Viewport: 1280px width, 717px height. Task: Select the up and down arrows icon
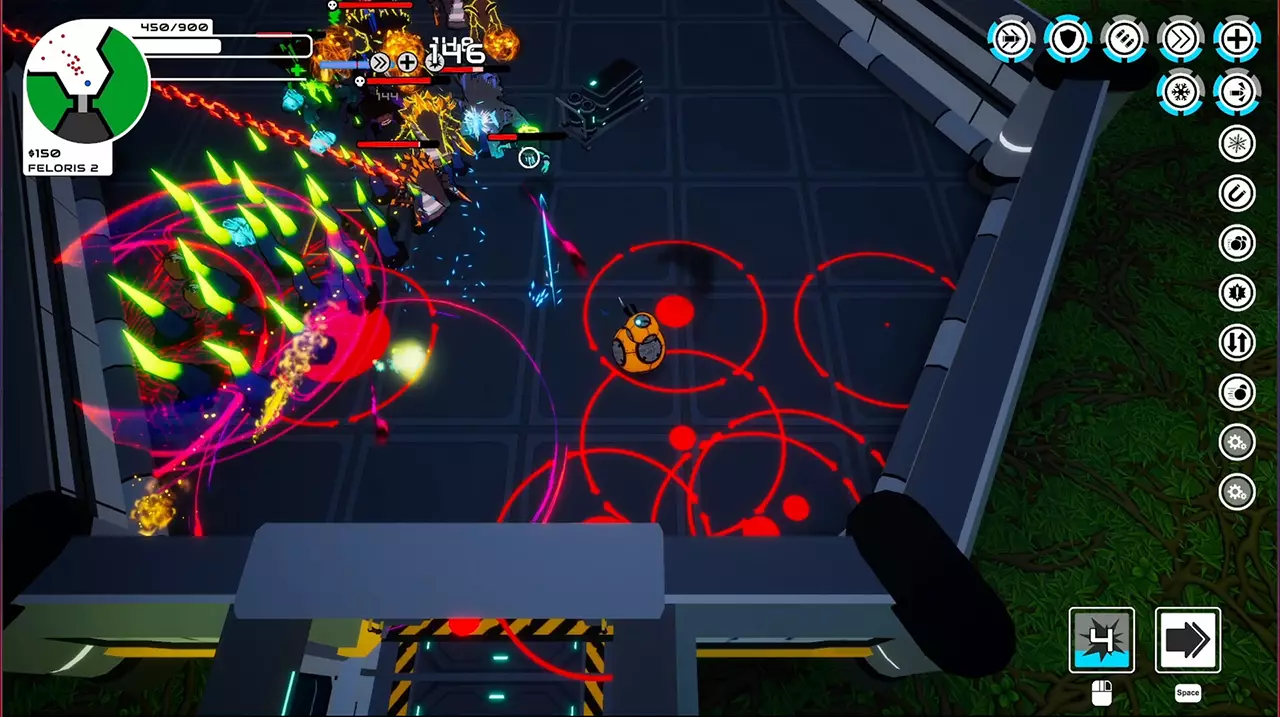pyautogui.click(x=1237, y=343)
